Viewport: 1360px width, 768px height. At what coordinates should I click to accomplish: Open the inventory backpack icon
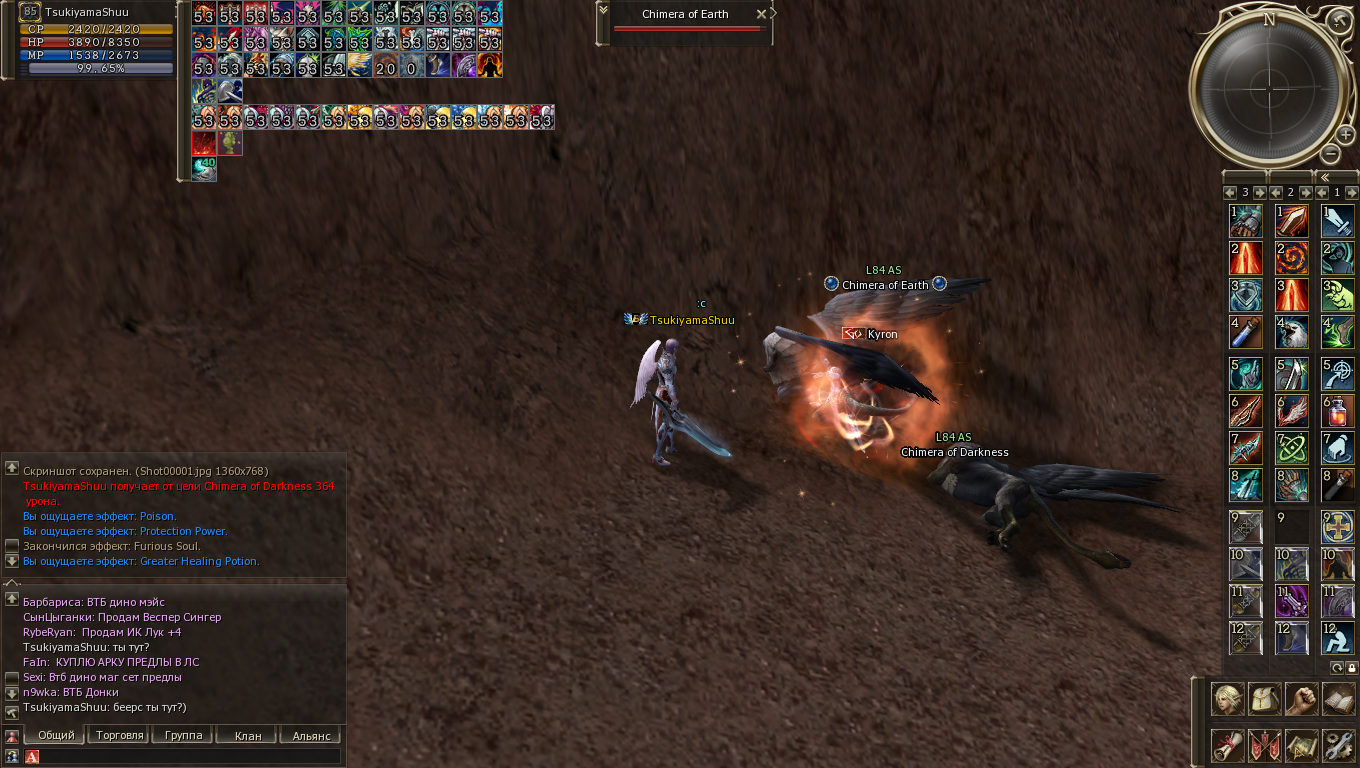pyautogui.click(x=1264, y=698)
